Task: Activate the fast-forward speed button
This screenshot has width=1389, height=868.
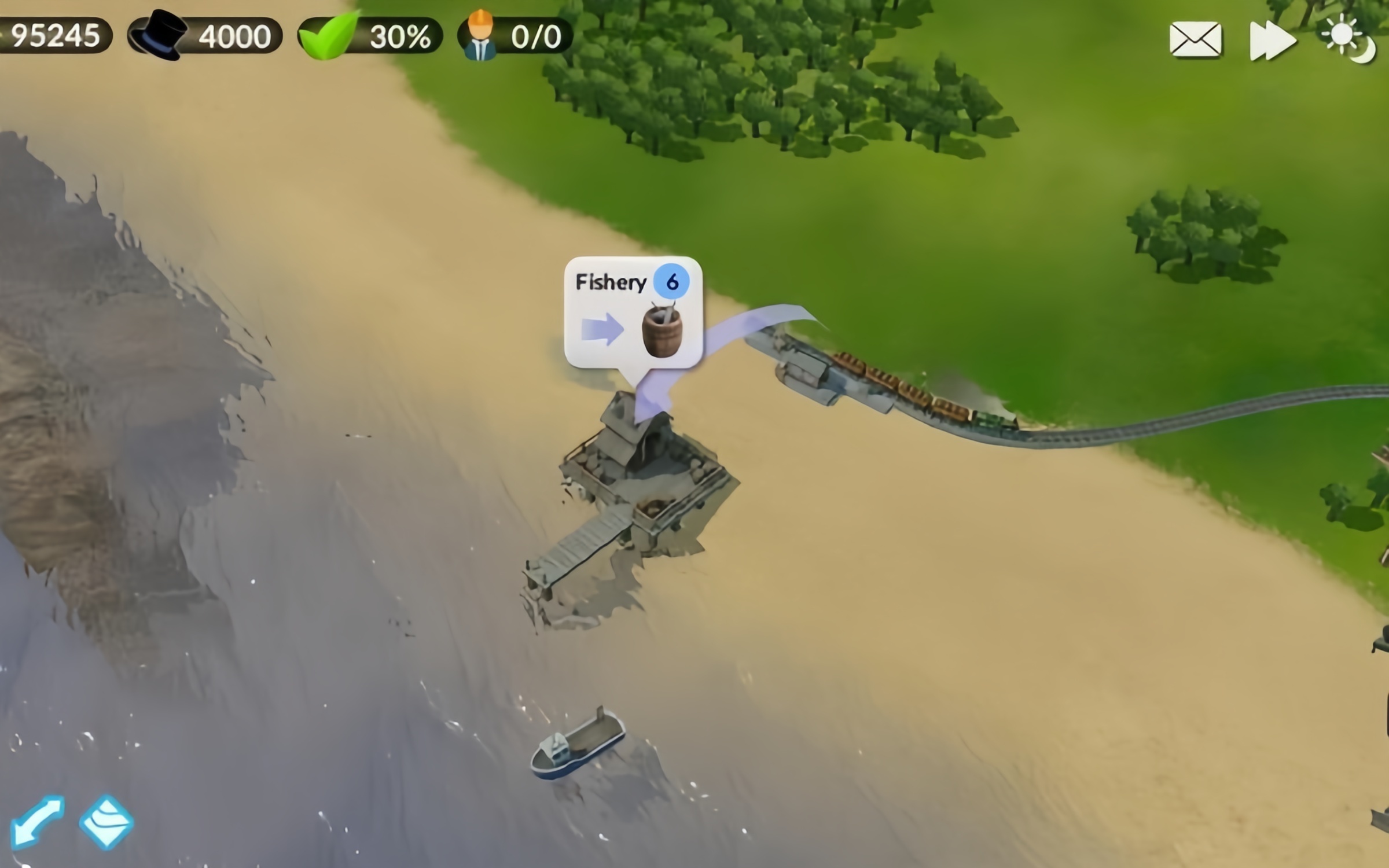Action: [x=1272, y=41]
